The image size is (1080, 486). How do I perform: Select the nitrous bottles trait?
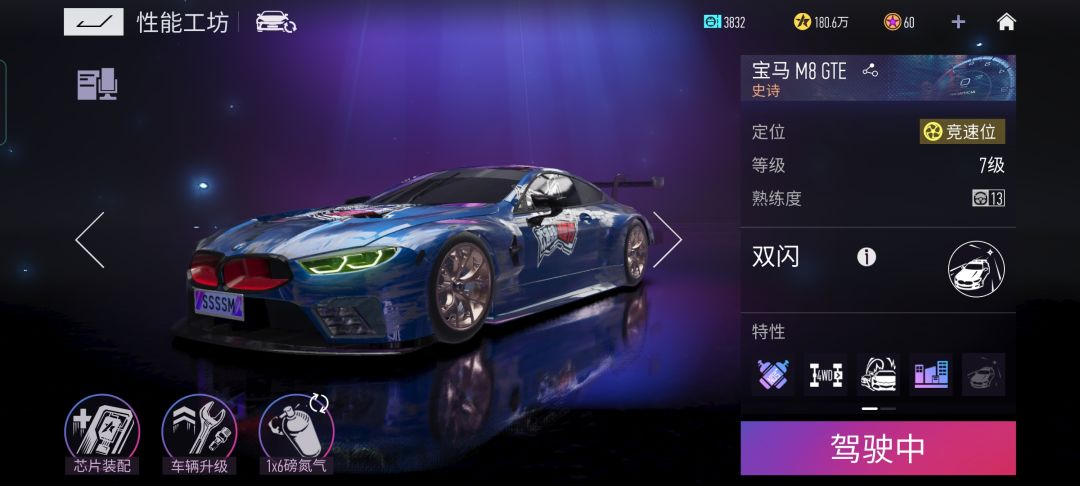click(773, 375)
